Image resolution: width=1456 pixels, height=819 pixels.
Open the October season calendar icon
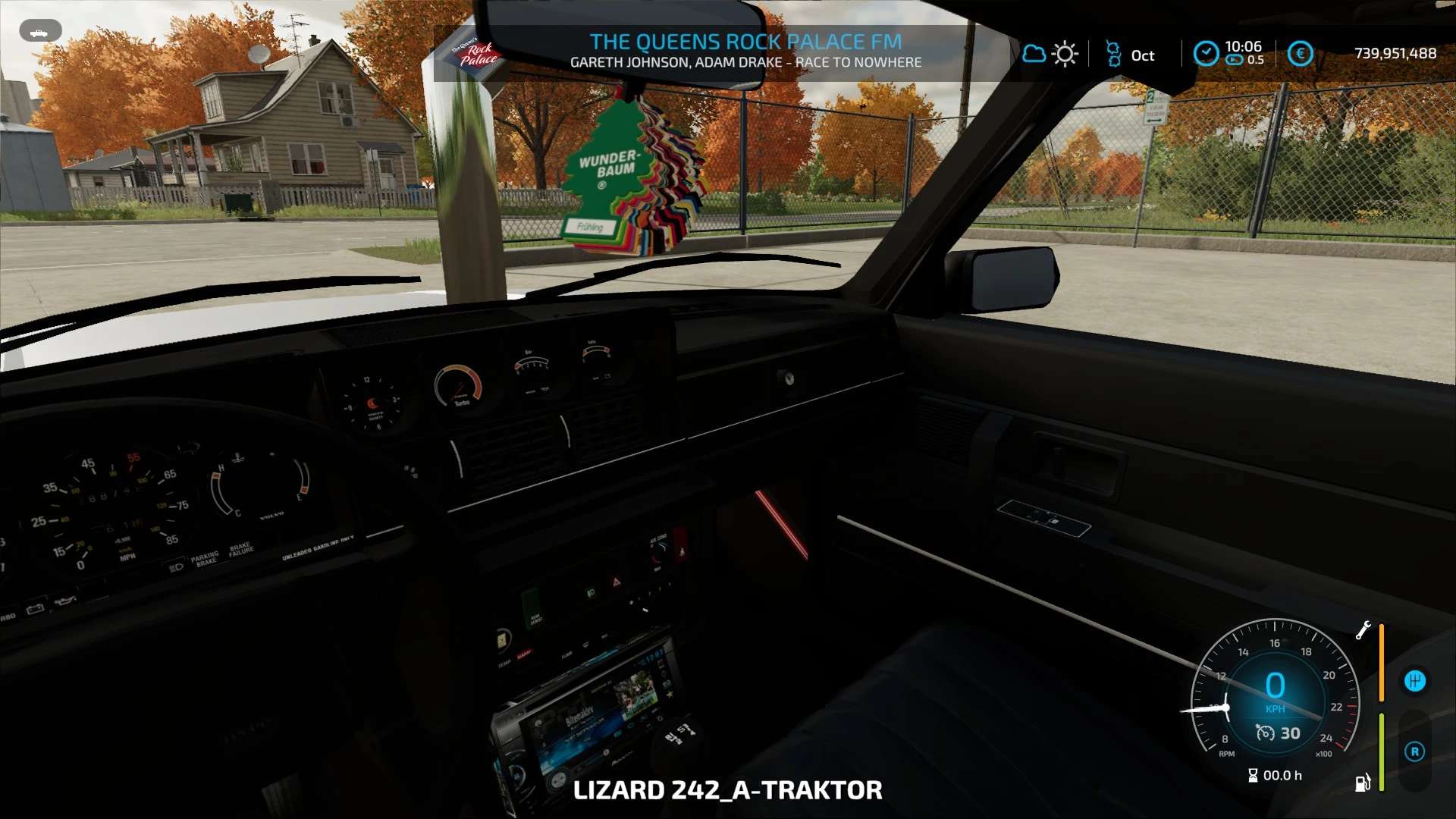1113,54
